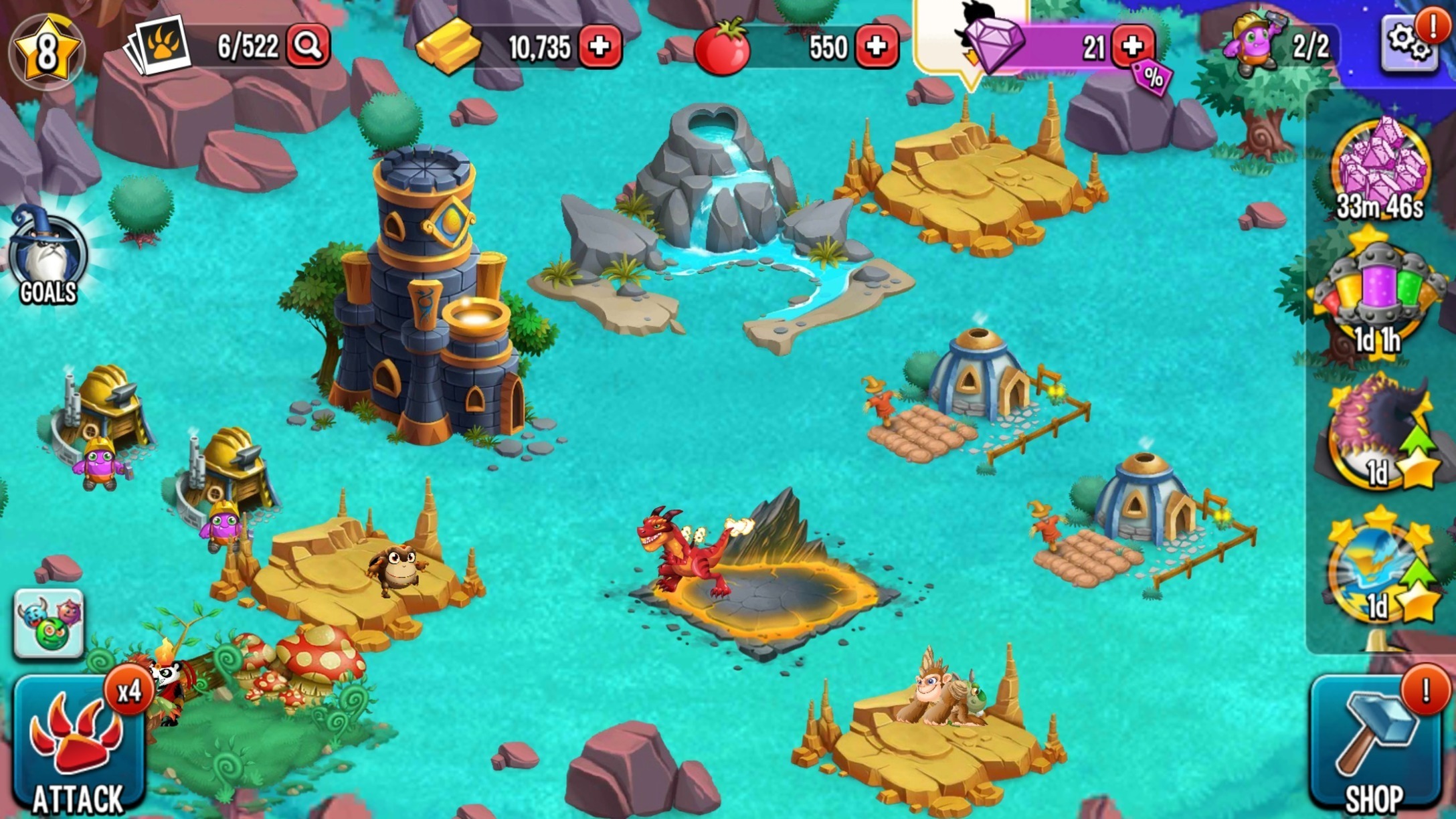
Task: Buy more gems with the plus button
Action: coord(1132,46)
